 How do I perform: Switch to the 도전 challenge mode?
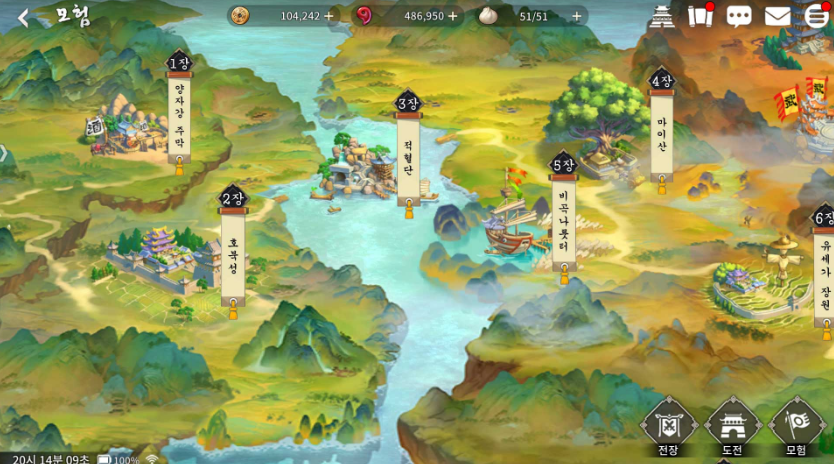(732, 427)
